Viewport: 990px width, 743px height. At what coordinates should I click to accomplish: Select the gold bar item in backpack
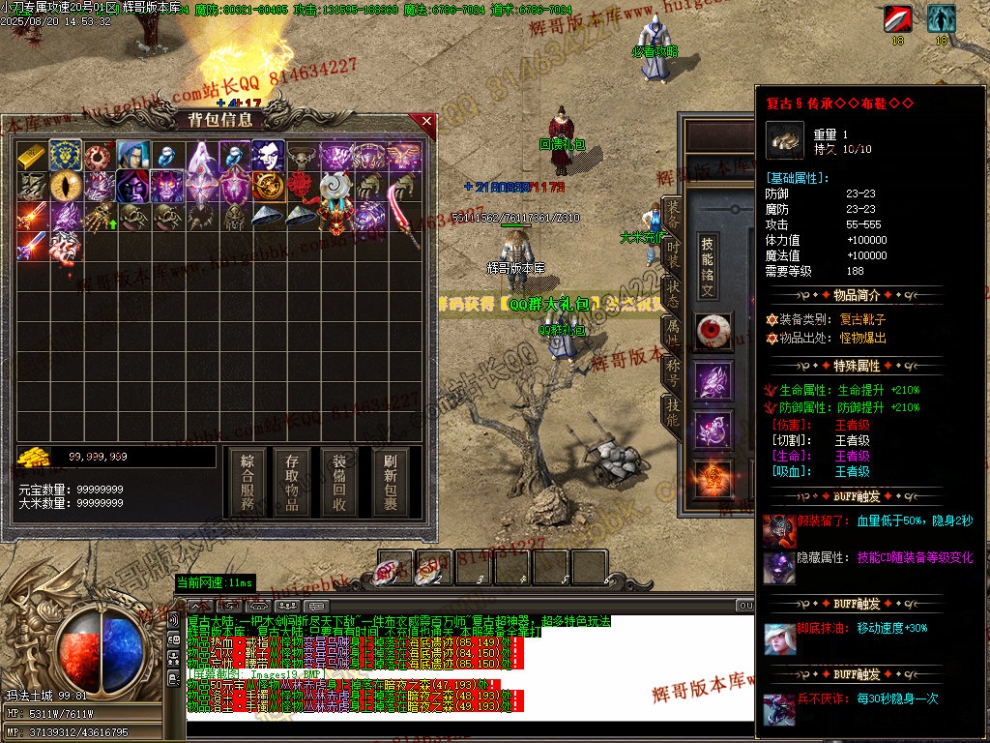[33, 156]
